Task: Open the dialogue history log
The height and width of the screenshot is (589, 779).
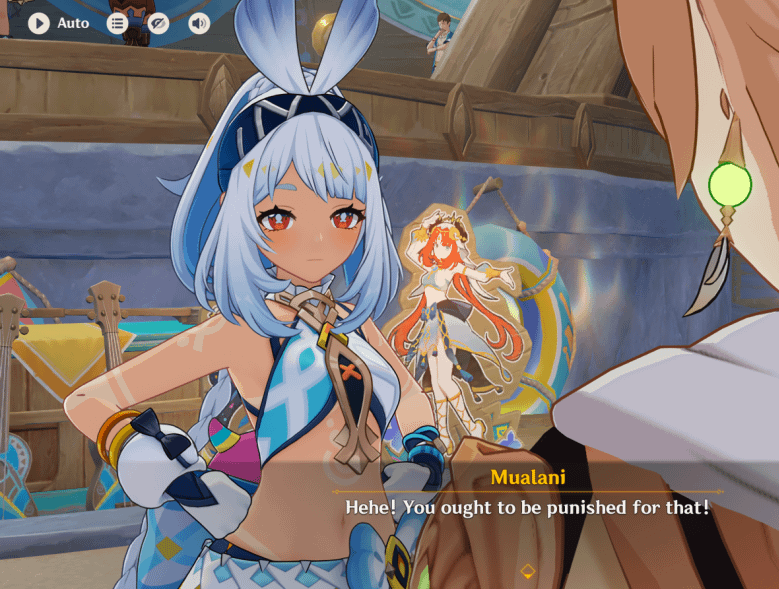Action: click(x=118, y=23)
